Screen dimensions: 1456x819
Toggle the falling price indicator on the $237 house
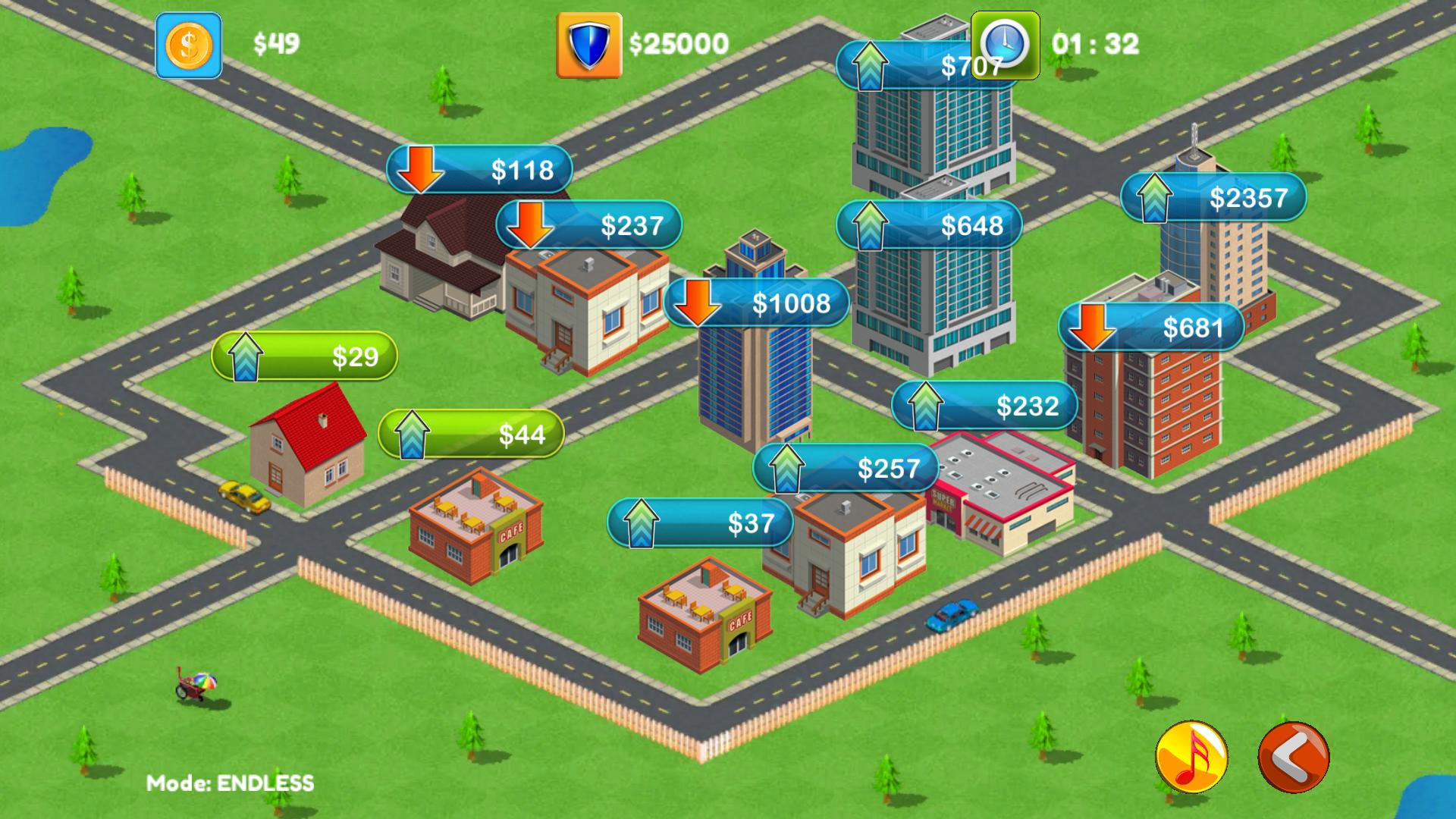click(x=531, y=226)
